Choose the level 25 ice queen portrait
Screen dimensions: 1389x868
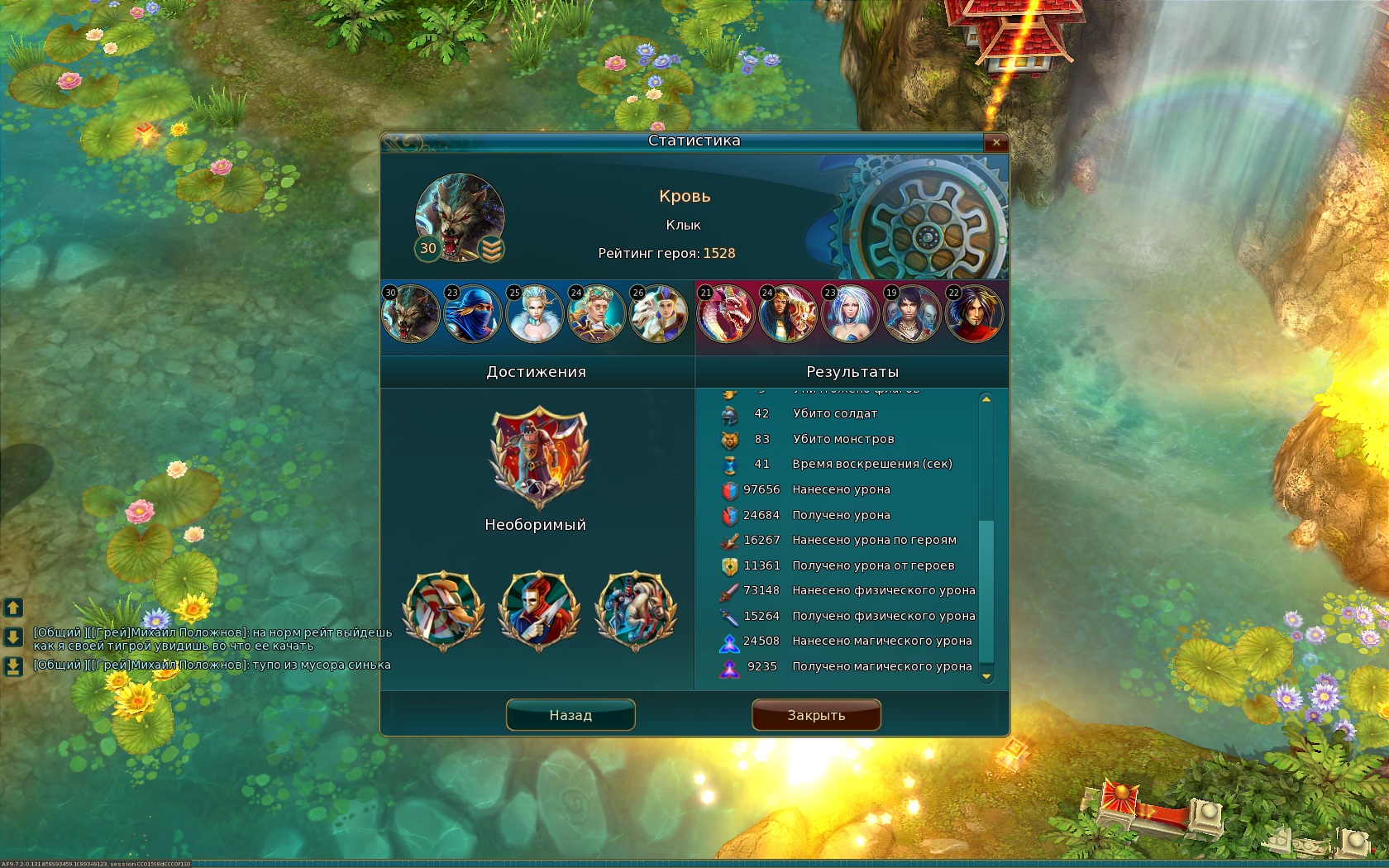(535, 314)
